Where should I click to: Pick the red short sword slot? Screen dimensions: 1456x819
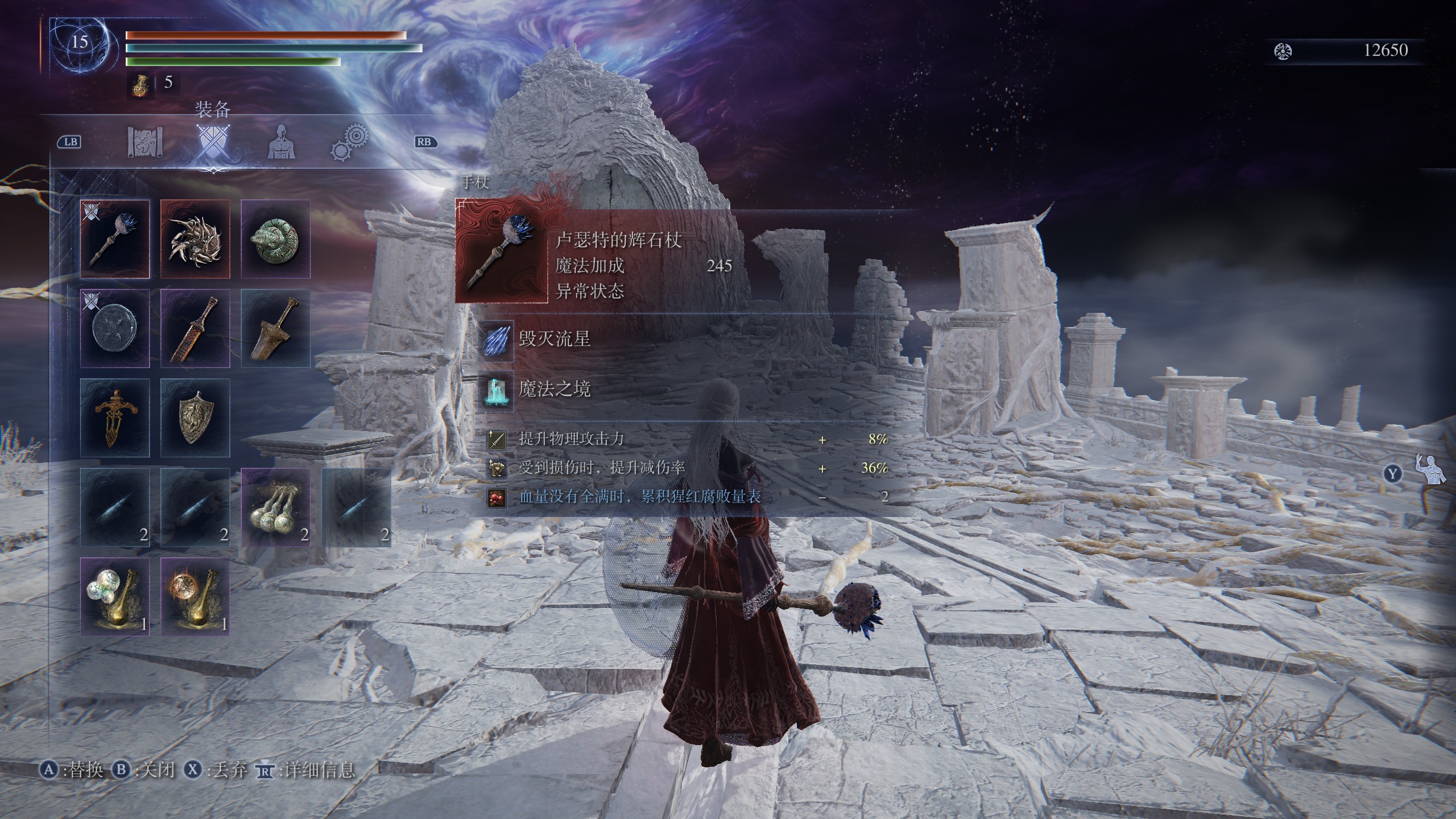coord(195,328)
